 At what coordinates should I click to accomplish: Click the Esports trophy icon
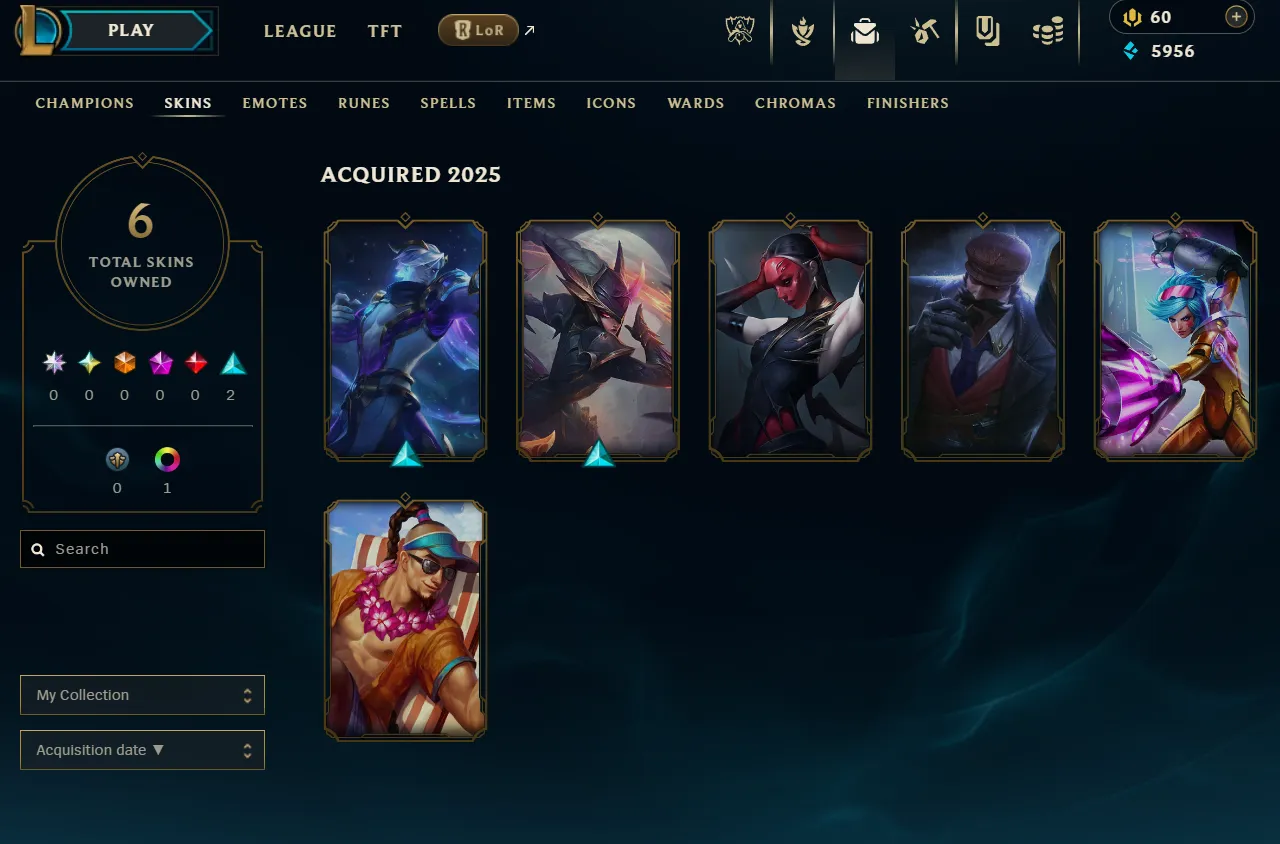(x=738, y=31)
